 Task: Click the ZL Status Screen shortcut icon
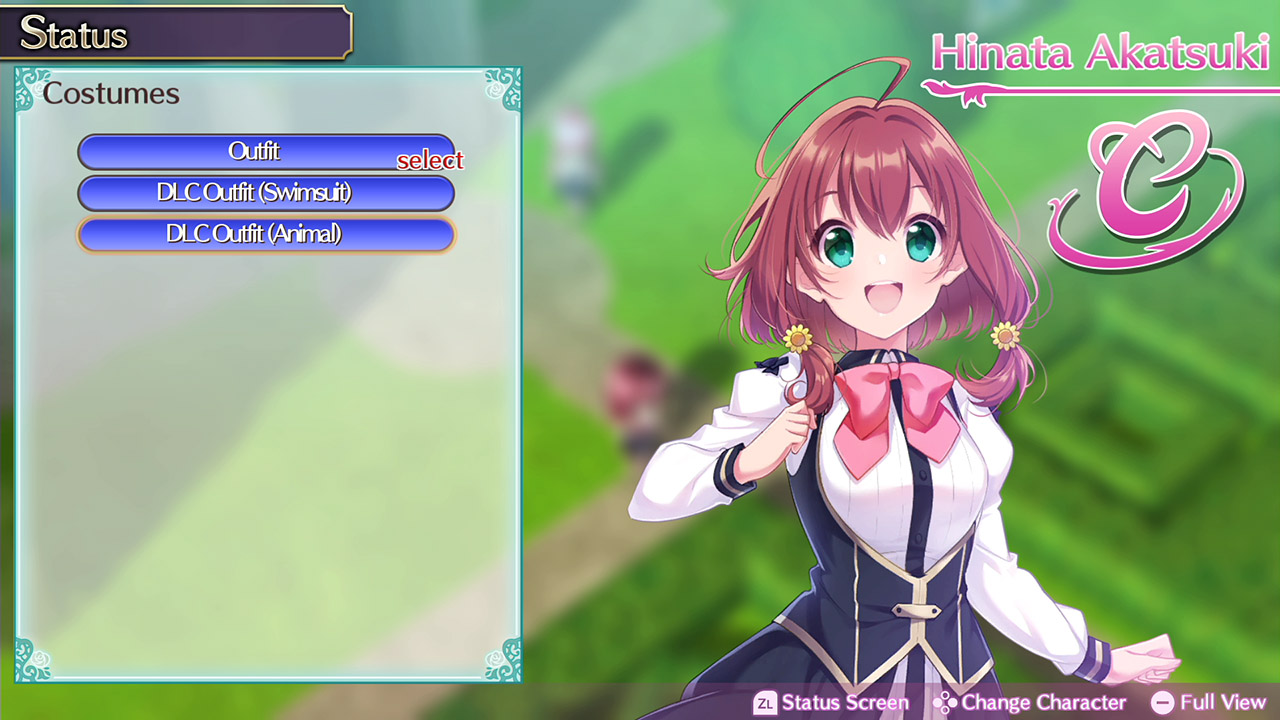tap(764, 703)
